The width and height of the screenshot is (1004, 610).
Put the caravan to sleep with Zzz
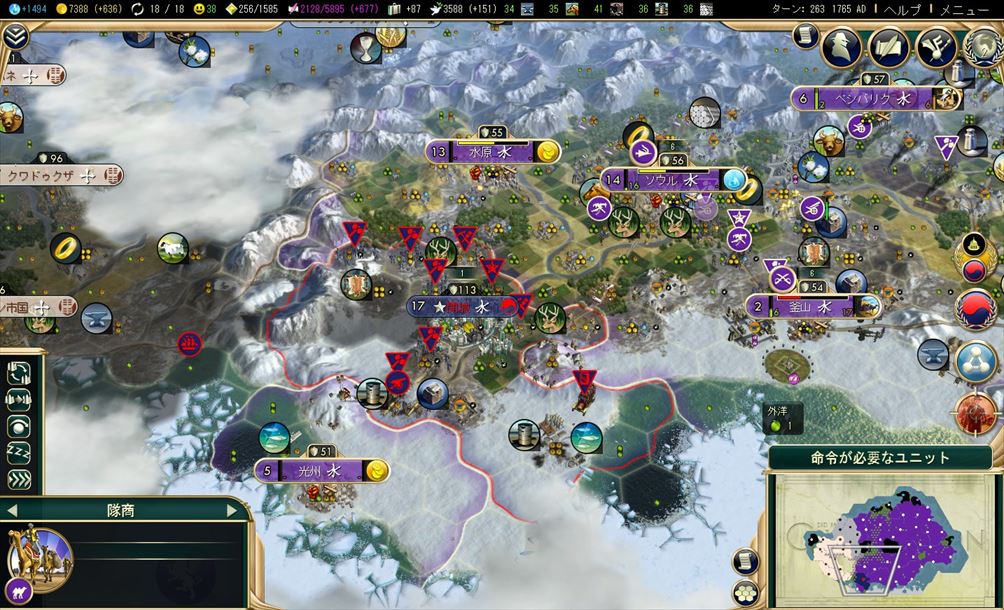[x=19, y=452]
